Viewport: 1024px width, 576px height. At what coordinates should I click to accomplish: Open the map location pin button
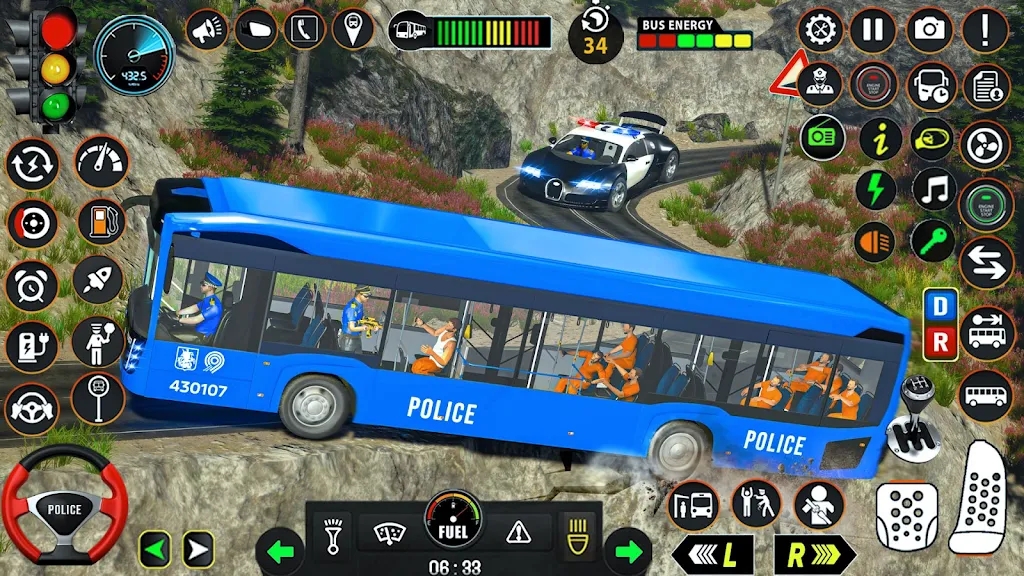click(x=353, y=30)
